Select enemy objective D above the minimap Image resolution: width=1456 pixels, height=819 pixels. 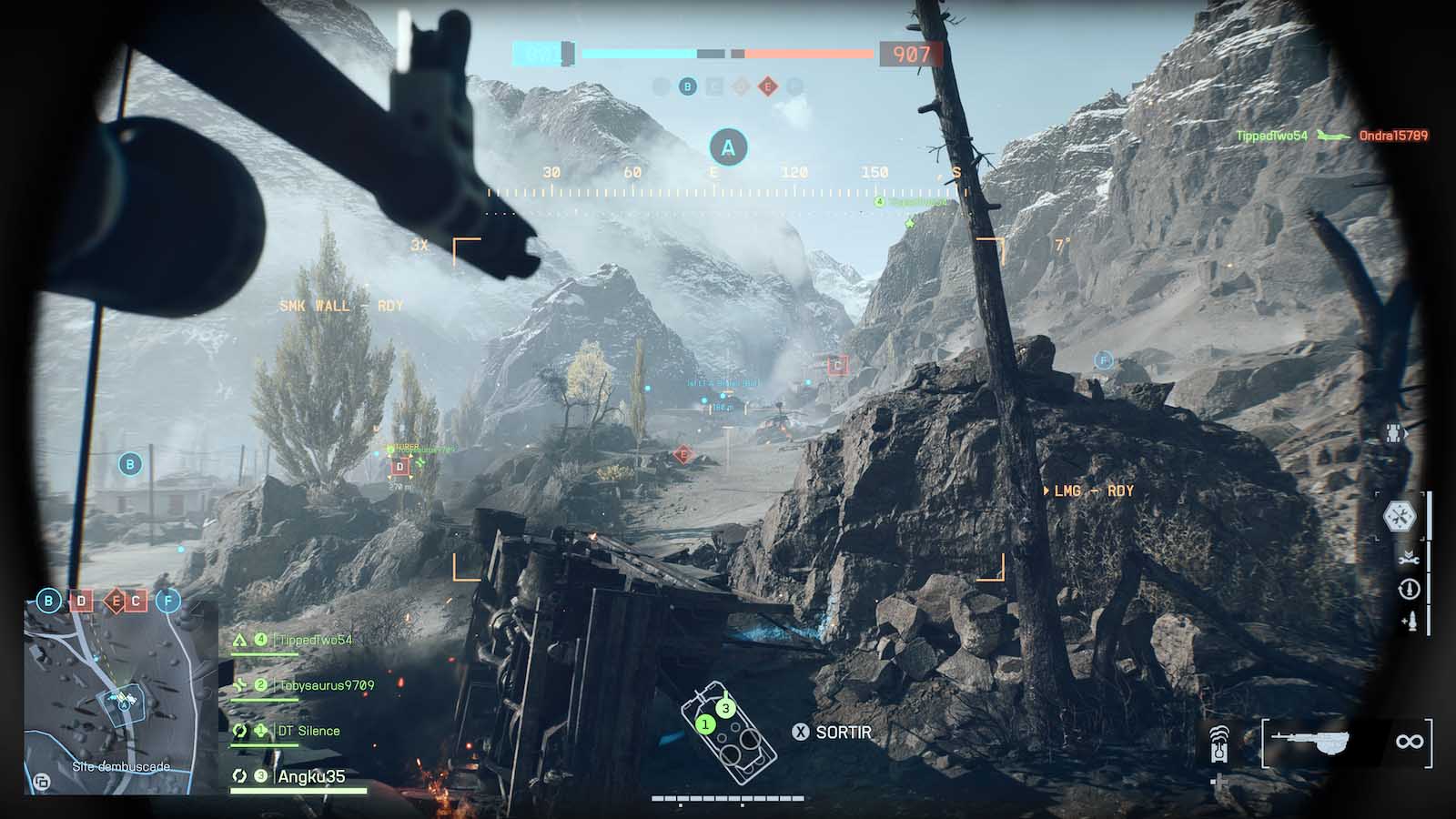82,601
